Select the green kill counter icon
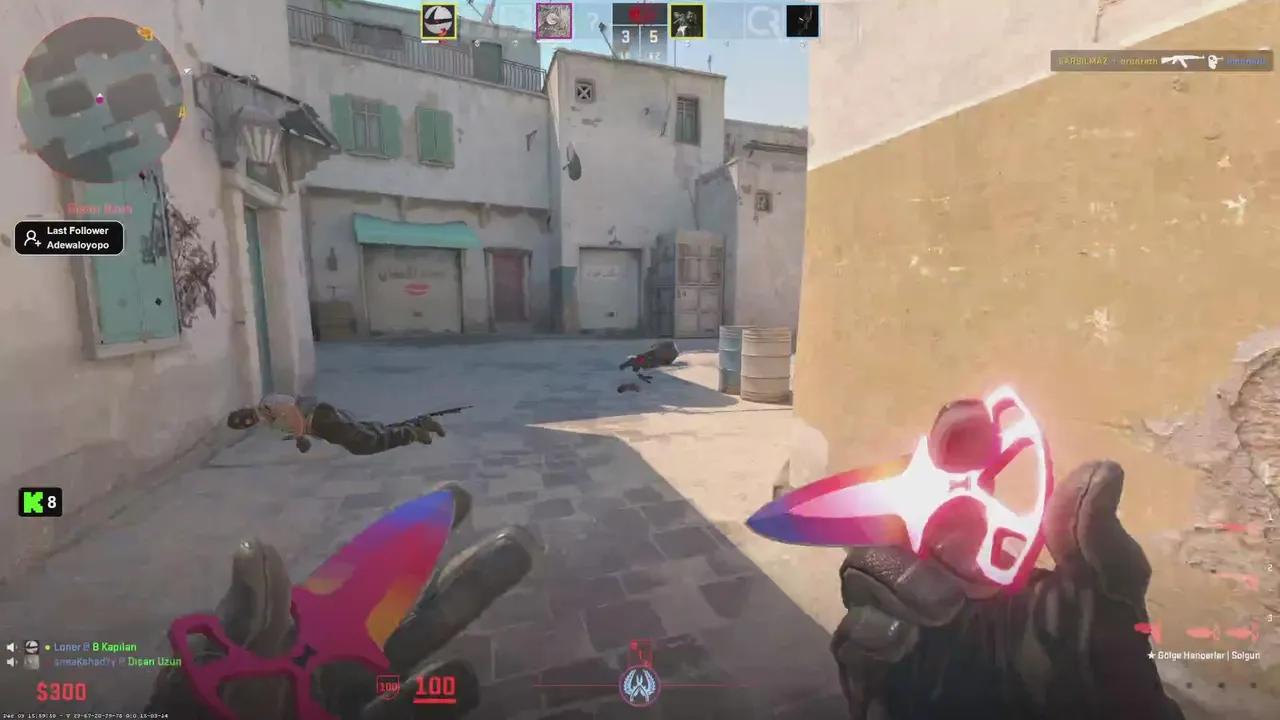The height and width of the screenshot is (720, 1280). pyautogui.click(x=33, y=502)
